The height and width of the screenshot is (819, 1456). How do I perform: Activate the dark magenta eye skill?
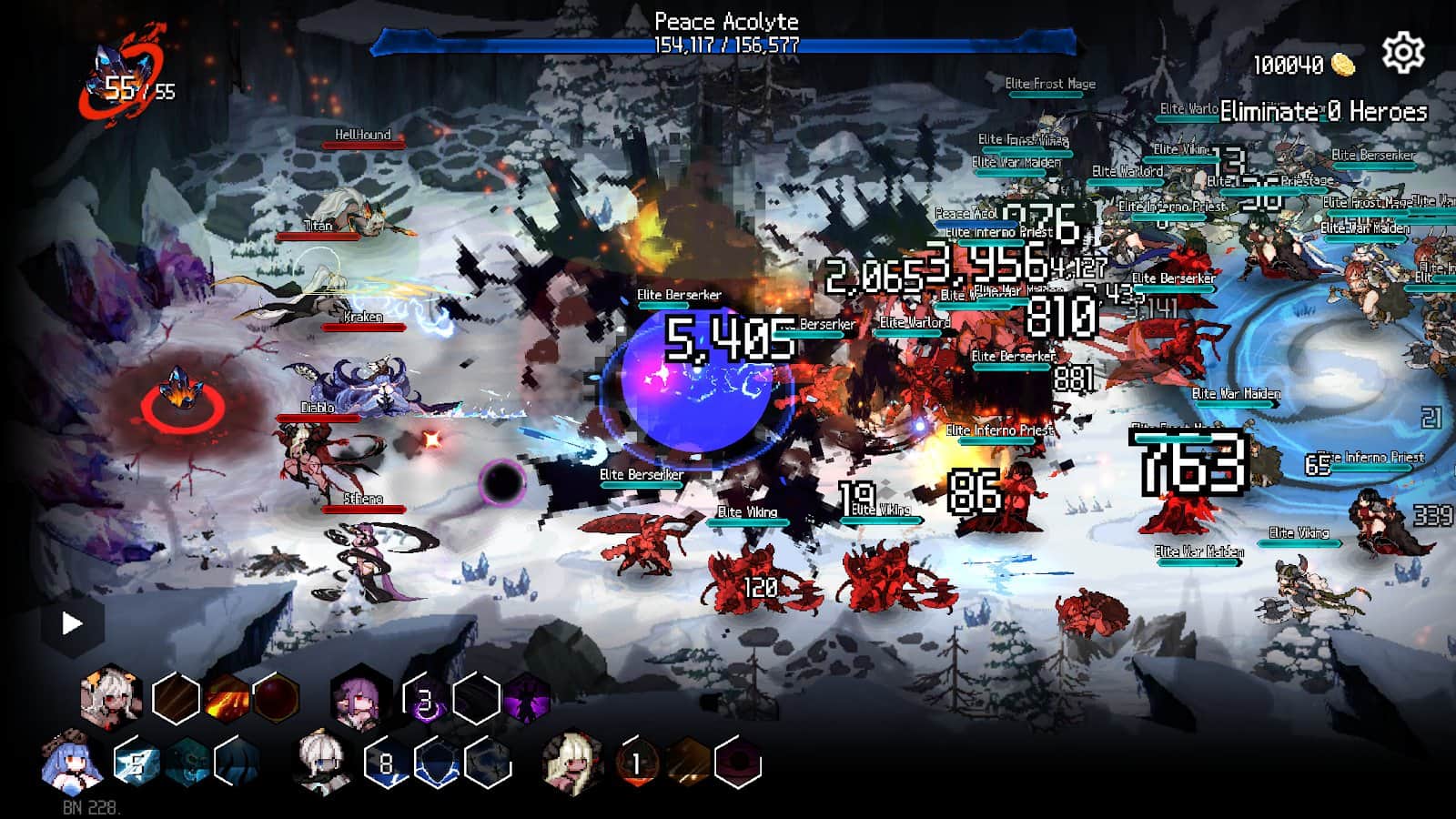pyautogui.click(x=737, y=763)
